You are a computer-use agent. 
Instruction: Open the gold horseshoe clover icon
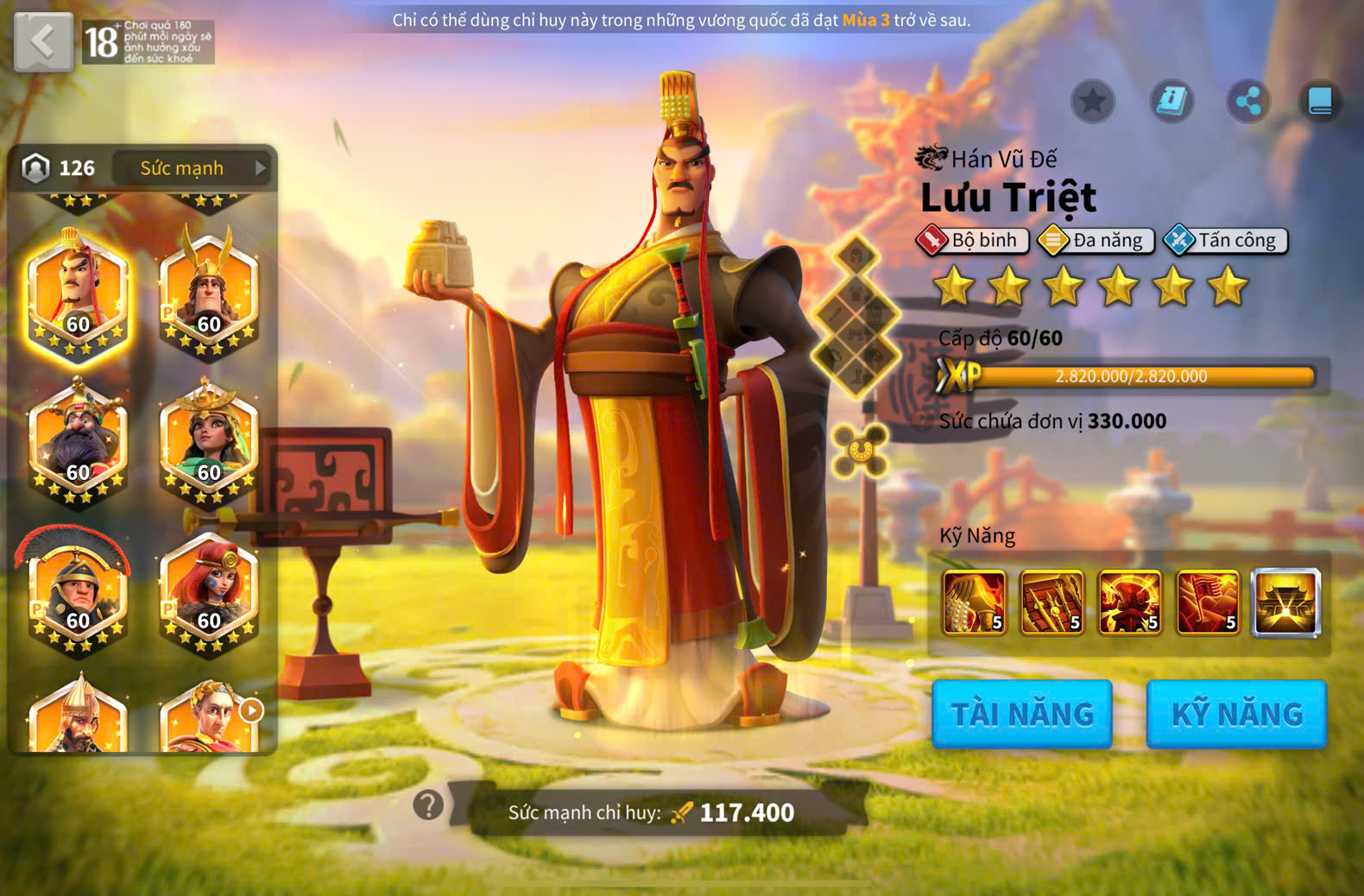[x=860, y=450]
